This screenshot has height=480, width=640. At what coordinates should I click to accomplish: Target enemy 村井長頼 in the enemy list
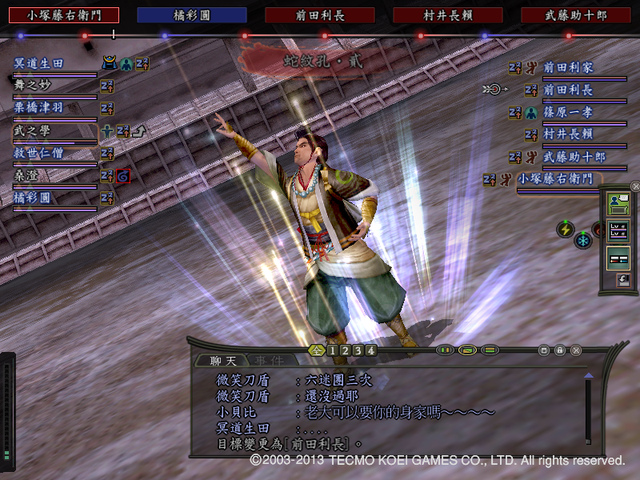coord(567,134)
